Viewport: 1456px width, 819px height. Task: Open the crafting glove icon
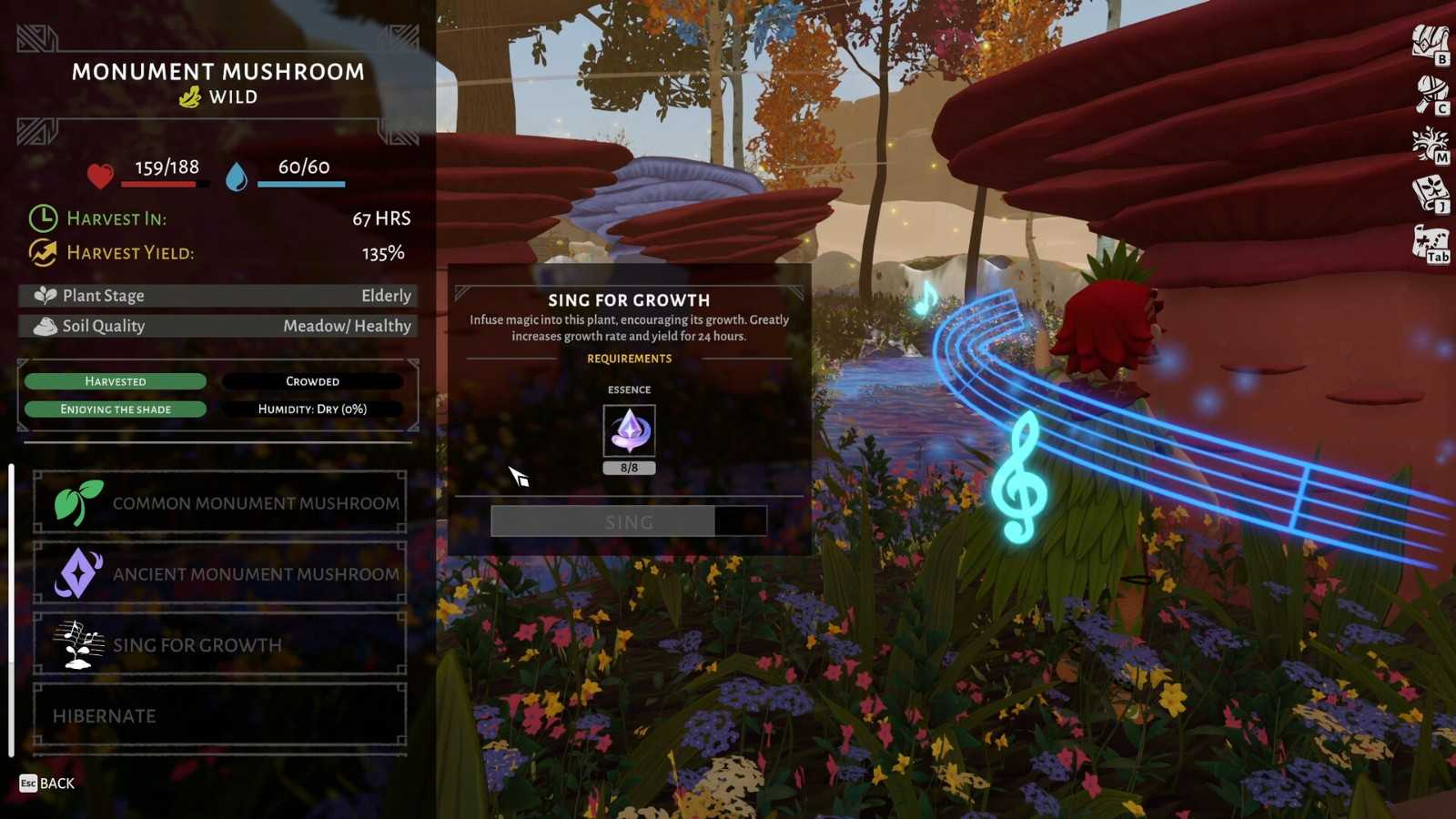pyautogui.click(x=1430, y=94)
